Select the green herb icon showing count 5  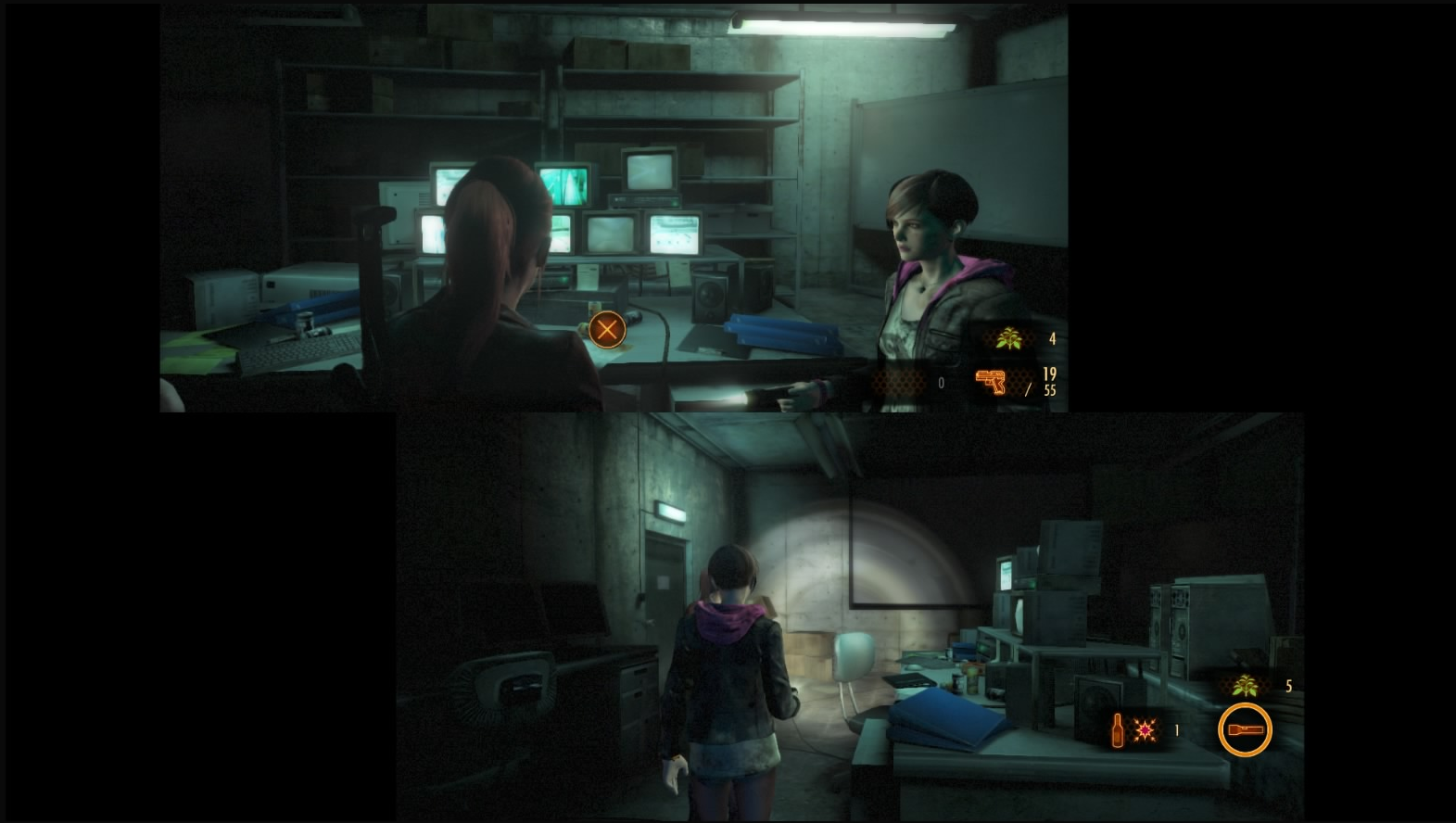coord(1247,688)
